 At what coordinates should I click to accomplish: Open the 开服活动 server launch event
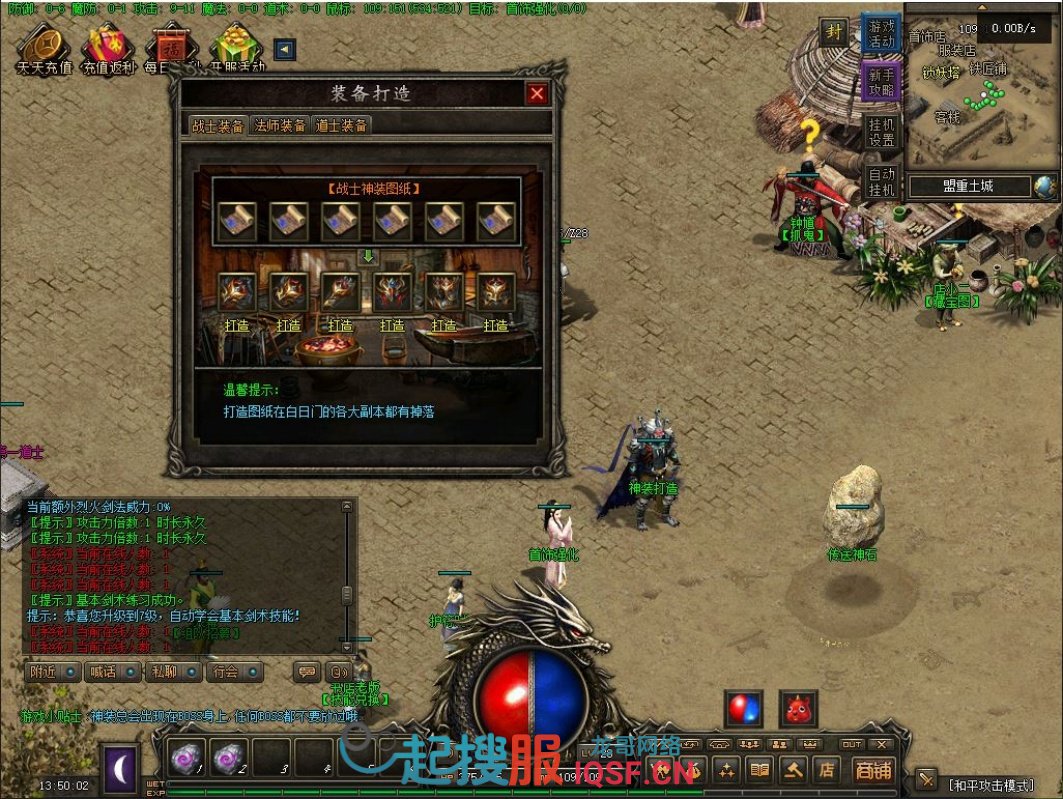pyautogui.click(x=236, y=50)
